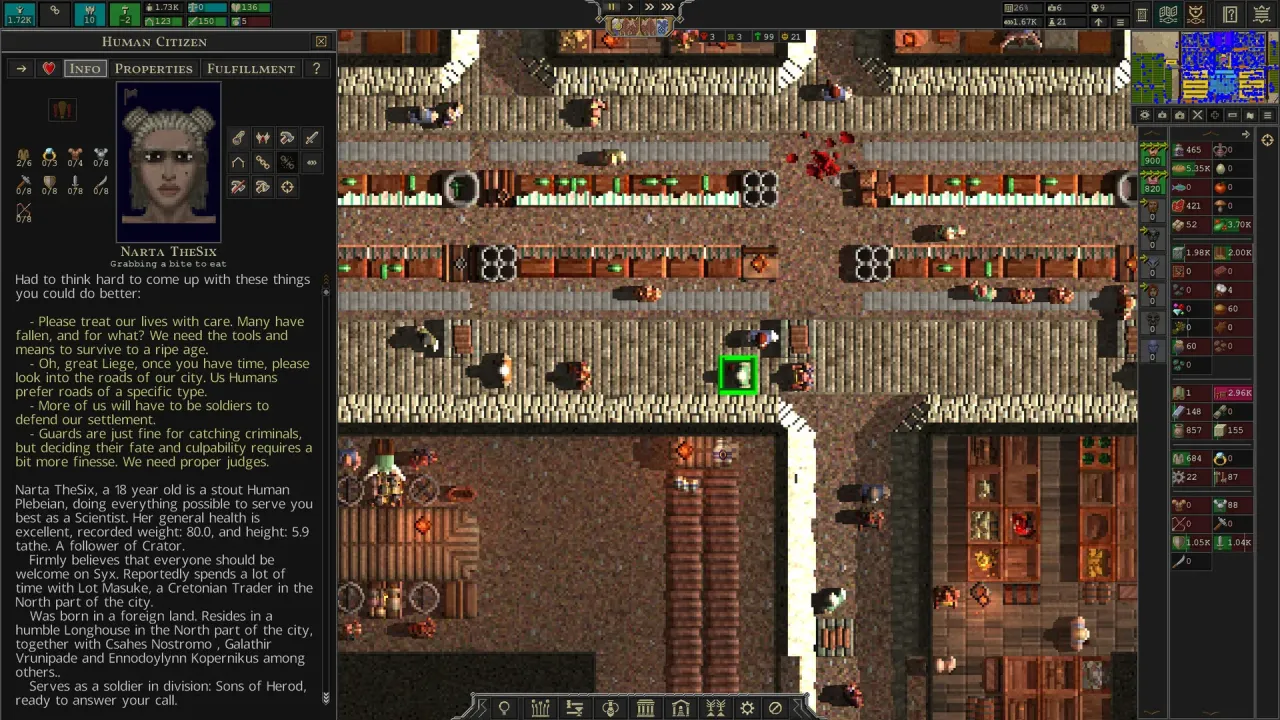The height and width of the screenshot is (720, 1280).
Task: Close the Human Citizen panel
Action: click(321, 42)
